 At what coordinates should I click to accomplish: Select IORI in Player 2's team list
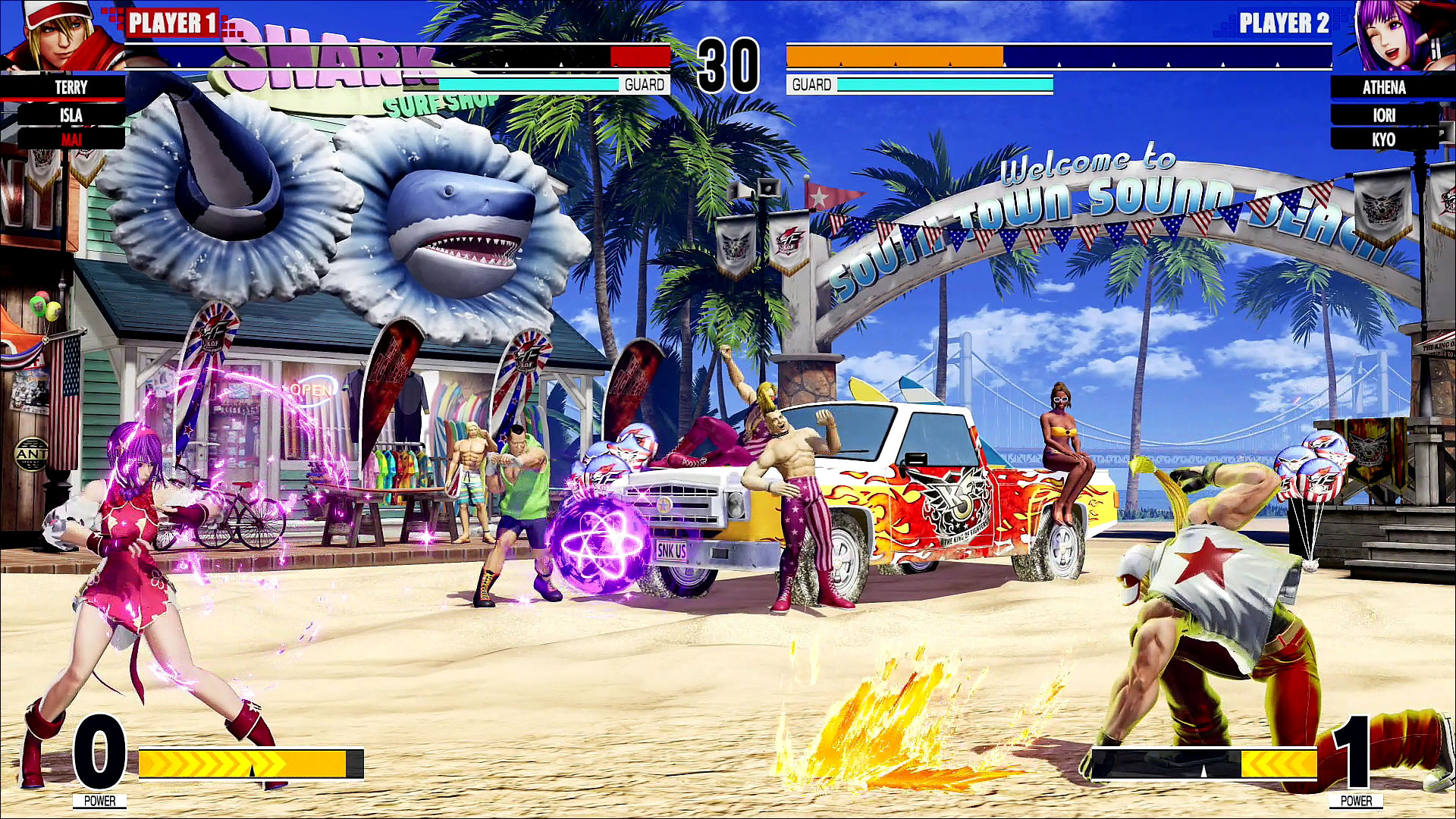click(x=1384, y=115)
